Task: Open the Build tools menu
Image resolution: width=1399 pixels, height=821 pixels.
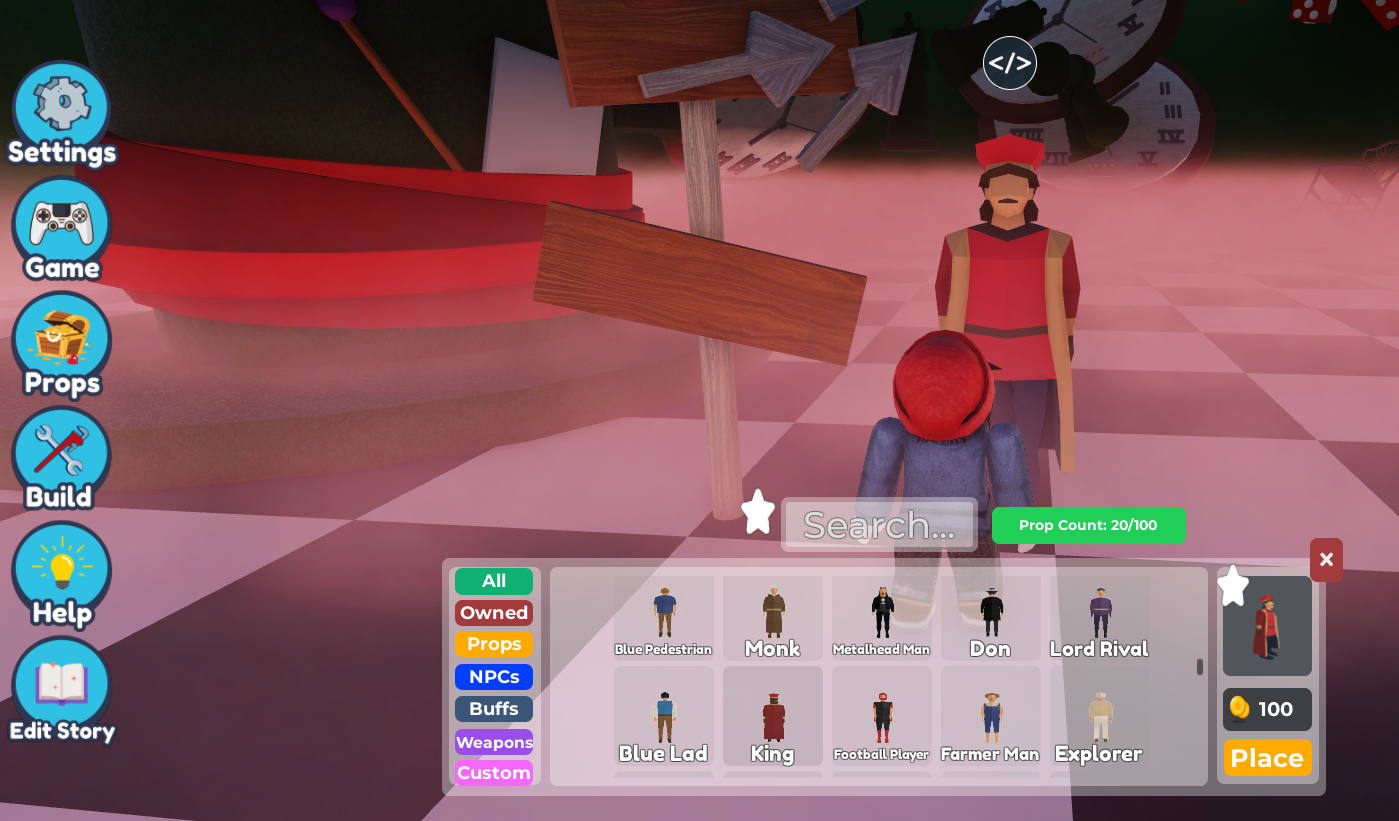Action: 61,458
